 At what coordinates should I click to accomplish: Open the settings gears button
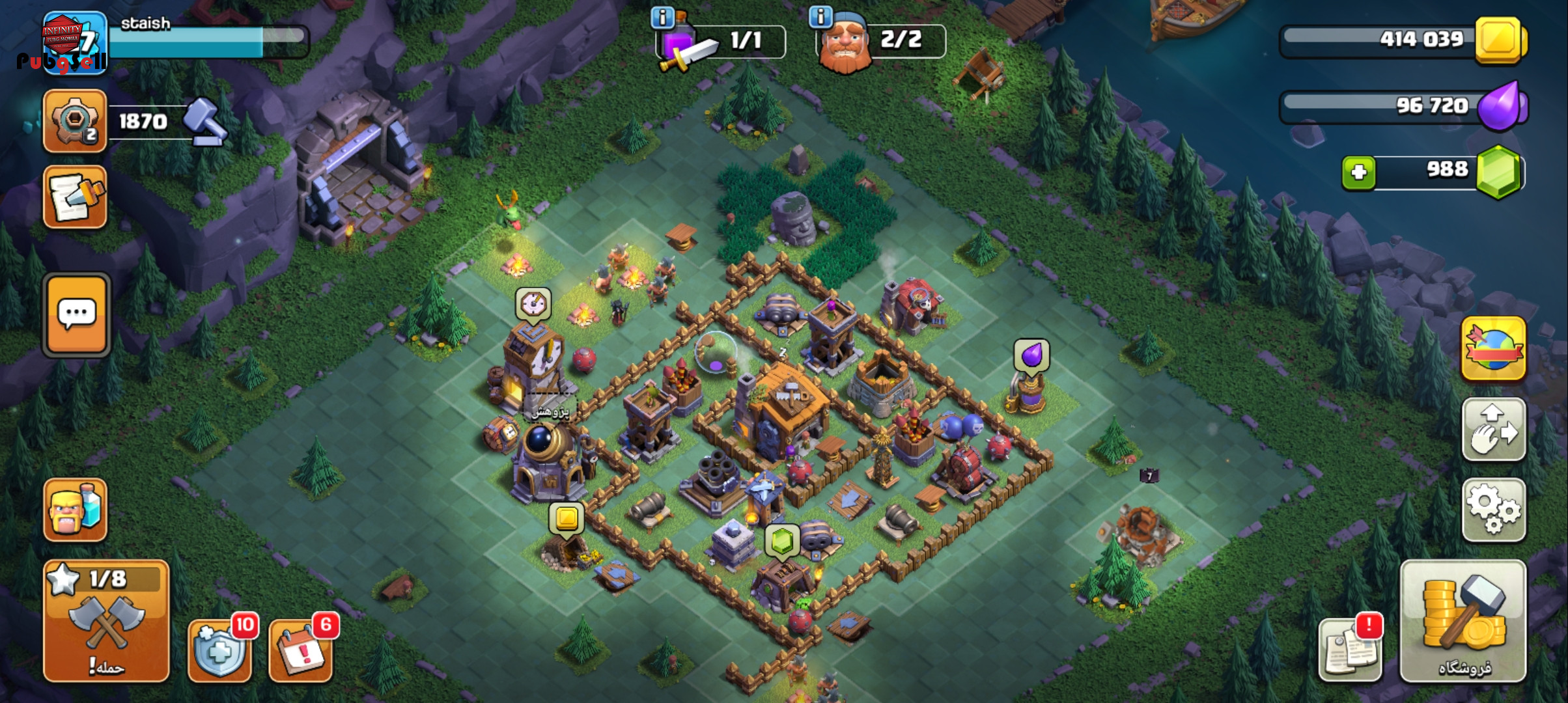pyautogui.click(x=1493, y=510)
